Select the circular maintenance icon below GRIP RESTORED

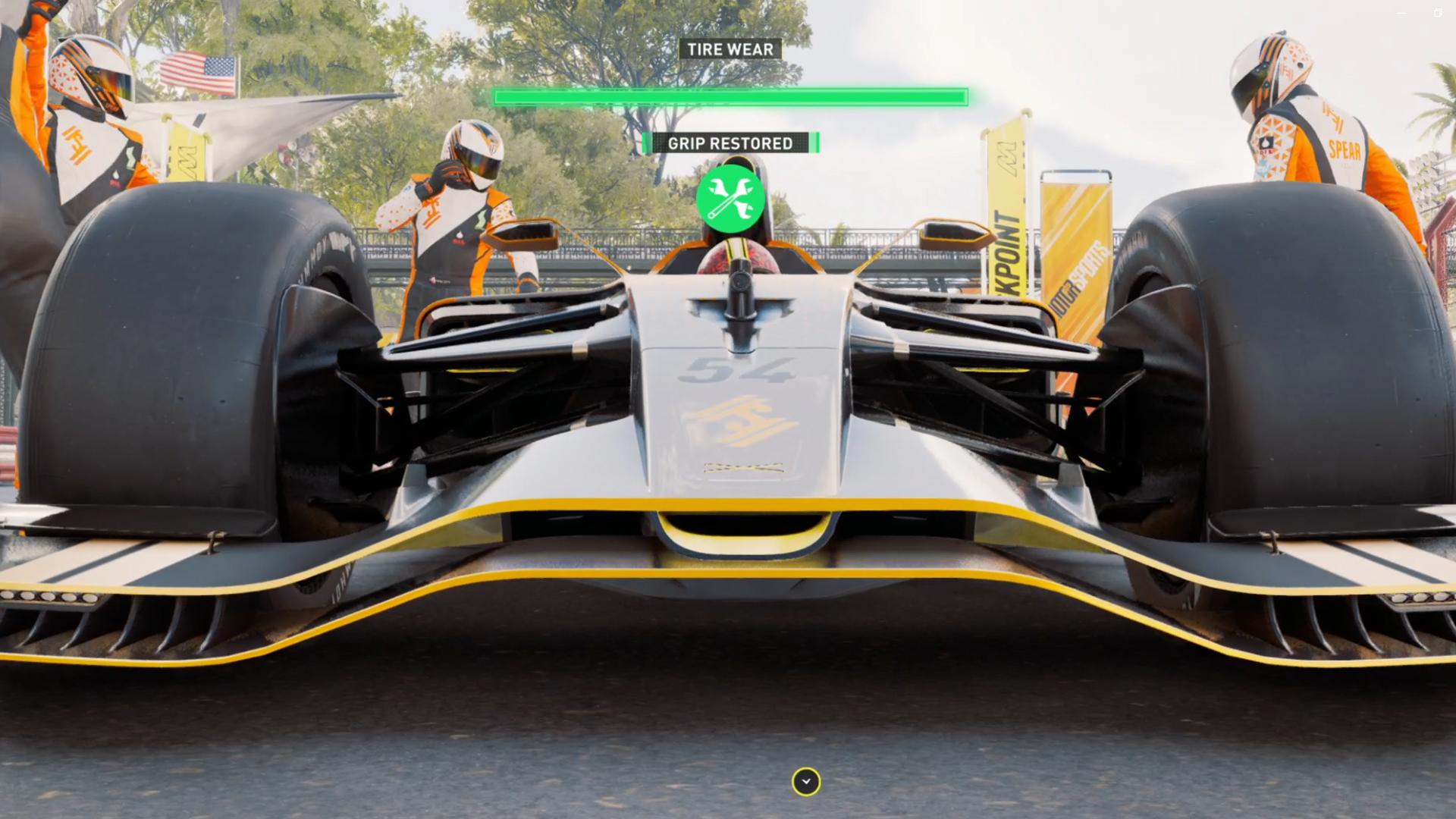[730, 197]
